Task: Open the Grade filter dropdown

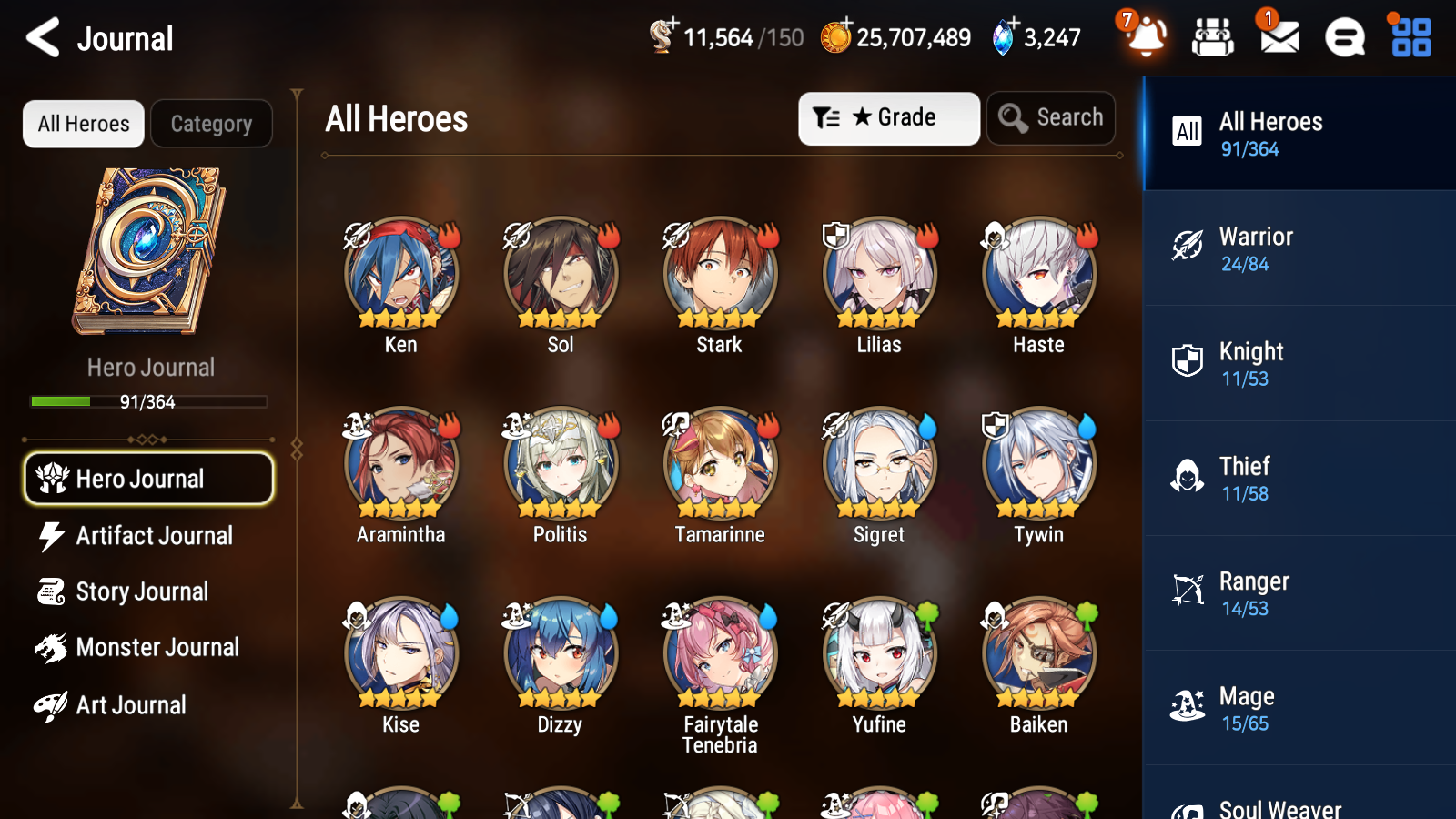Action: 888,117
